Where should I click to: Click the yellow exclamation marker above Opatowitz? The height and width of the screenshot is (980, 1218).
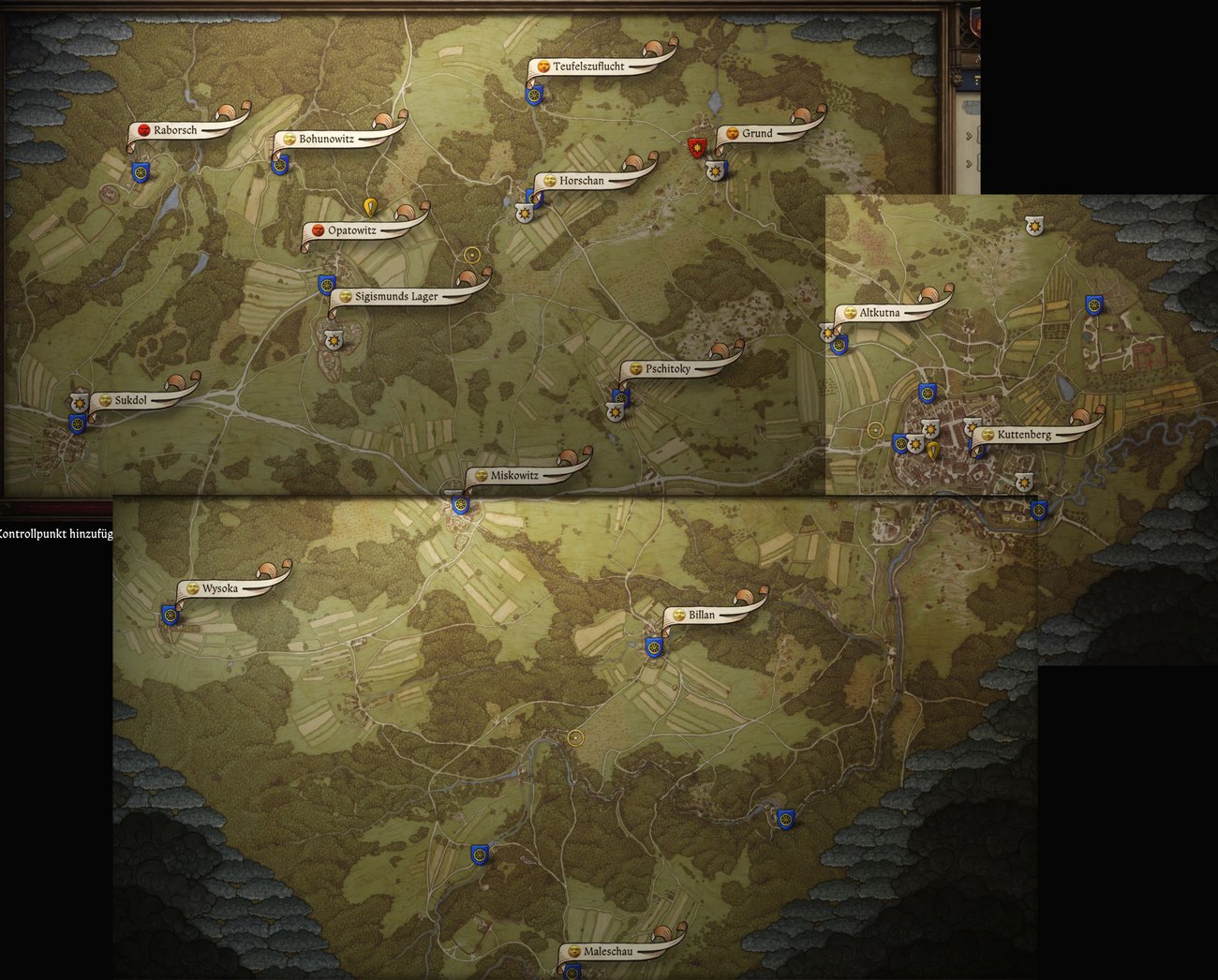[368, 204]
